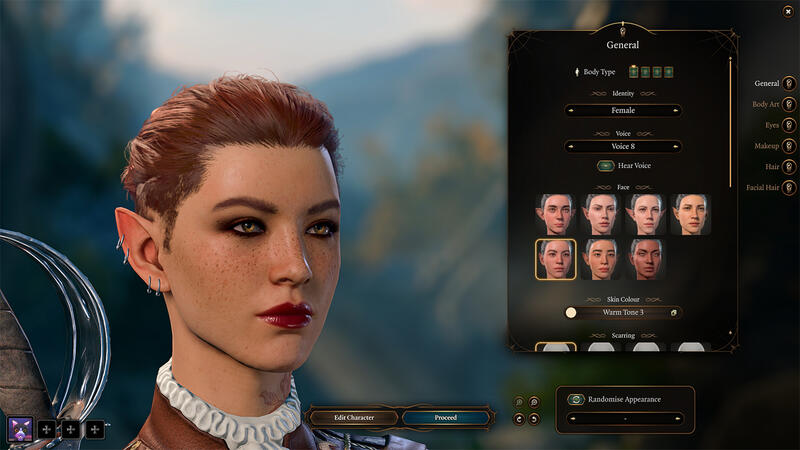Select the purple character portrait icon
Image resolution: width=800 pixels, height=450 pixels.
(19, 429)
